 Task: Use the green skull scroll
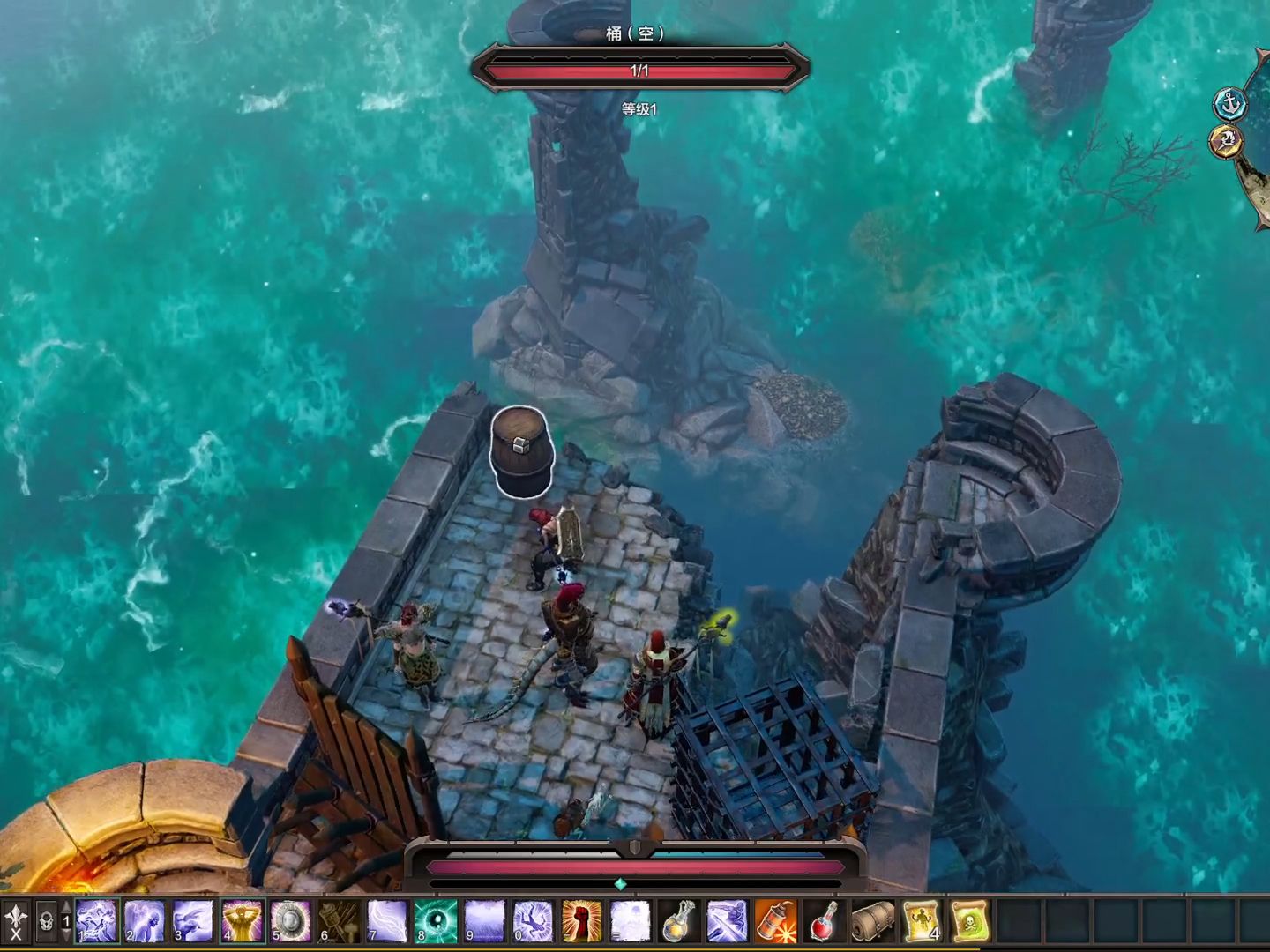[969, 921]
